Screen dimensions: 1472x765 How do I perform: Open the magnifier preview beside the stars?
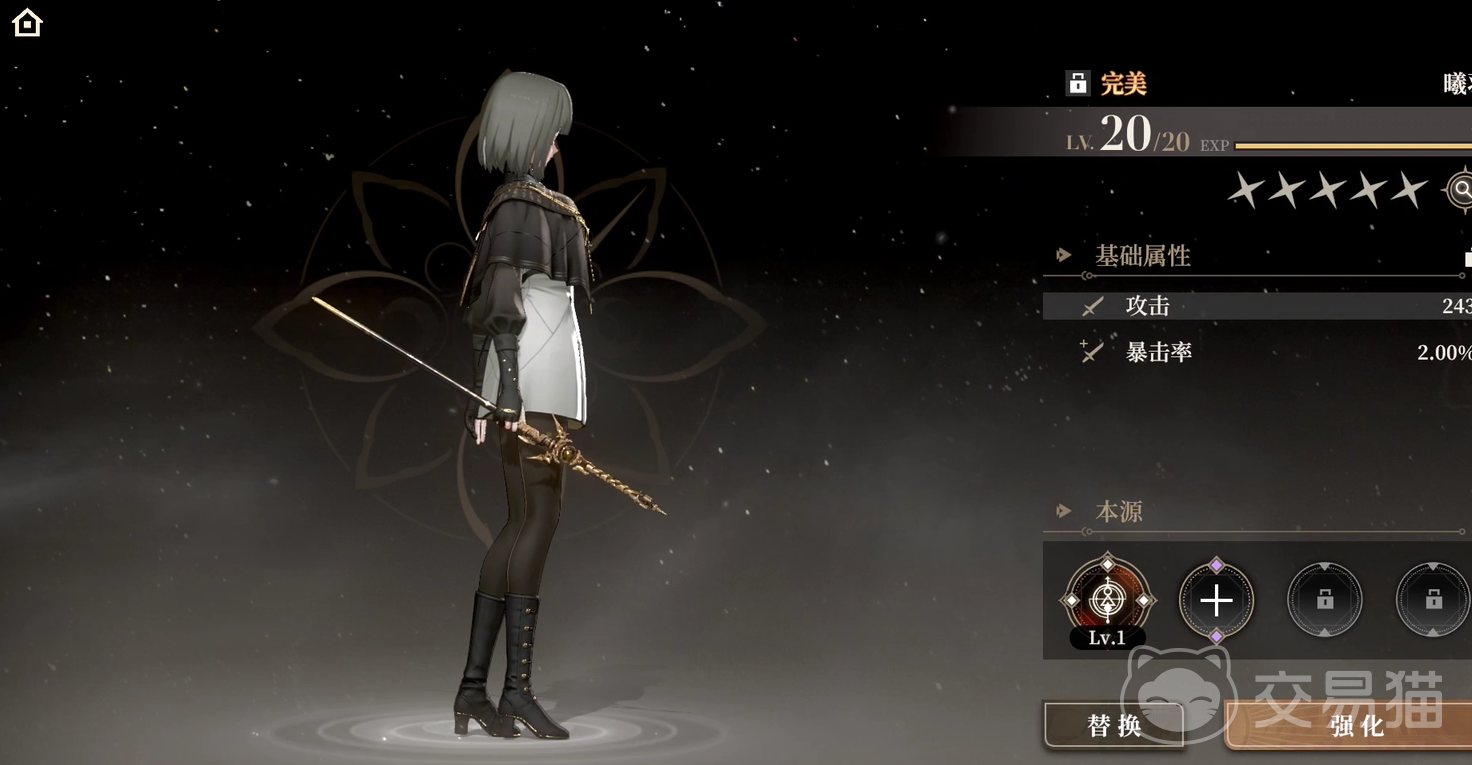1461,189
